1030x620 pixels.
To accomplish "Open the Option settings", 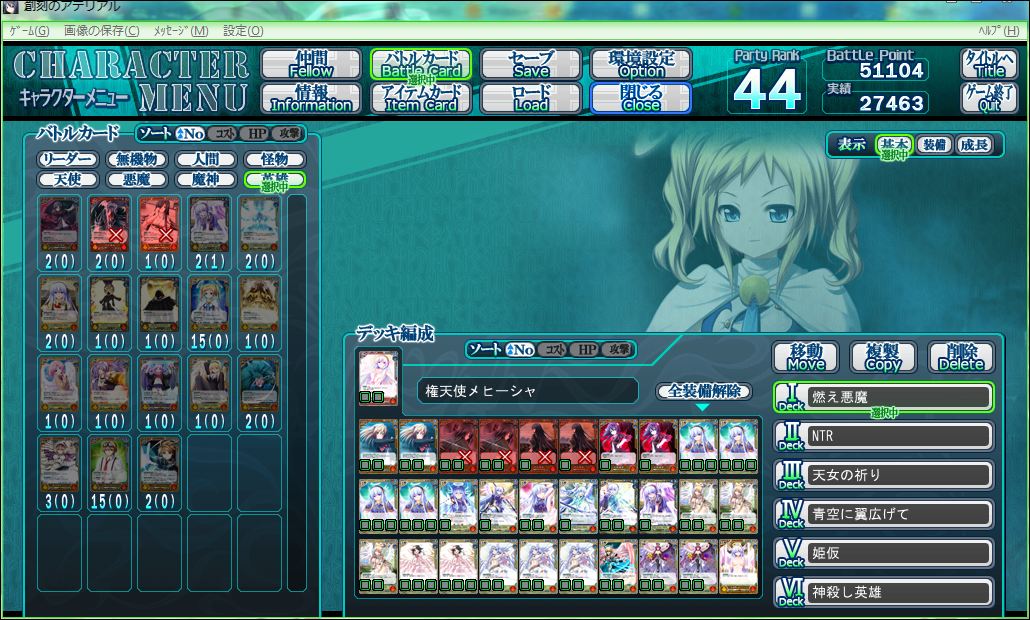I will (641, 64).
